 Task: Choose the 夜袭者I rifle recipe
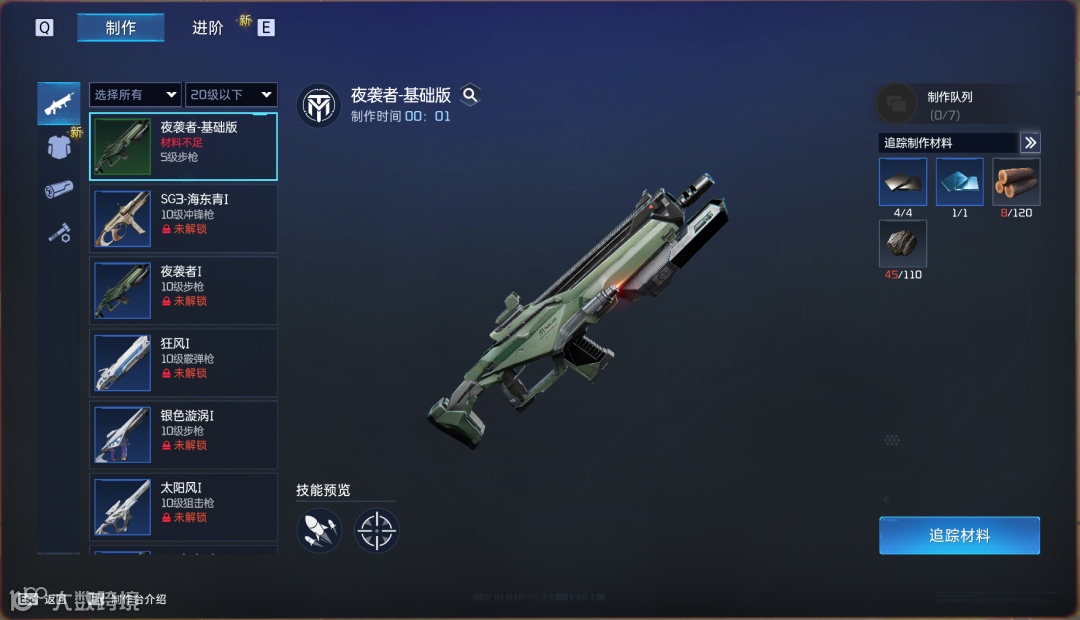[x=183, y=290]
